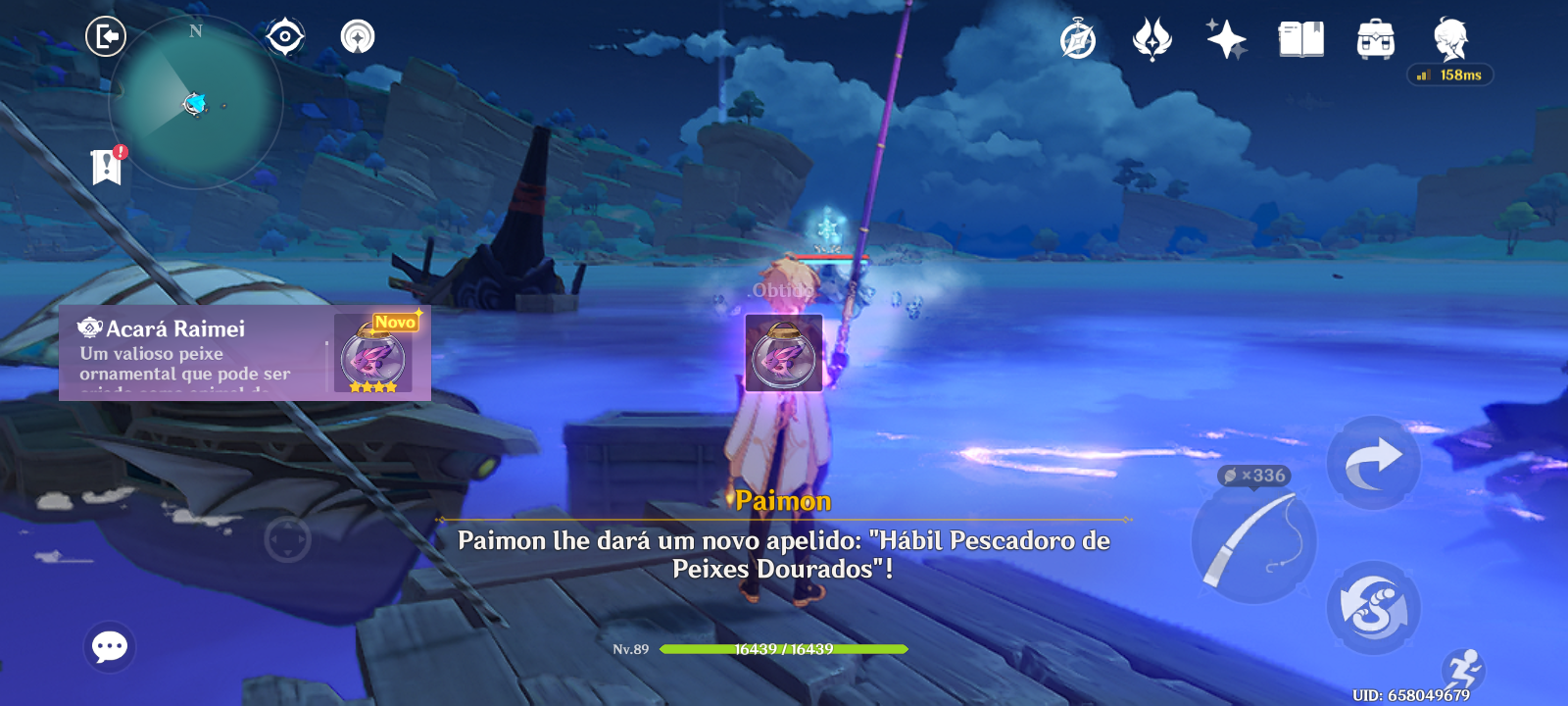Check the 158ms ping indicator
This screenshot has width=1568, height=706.
point(1447,74)
